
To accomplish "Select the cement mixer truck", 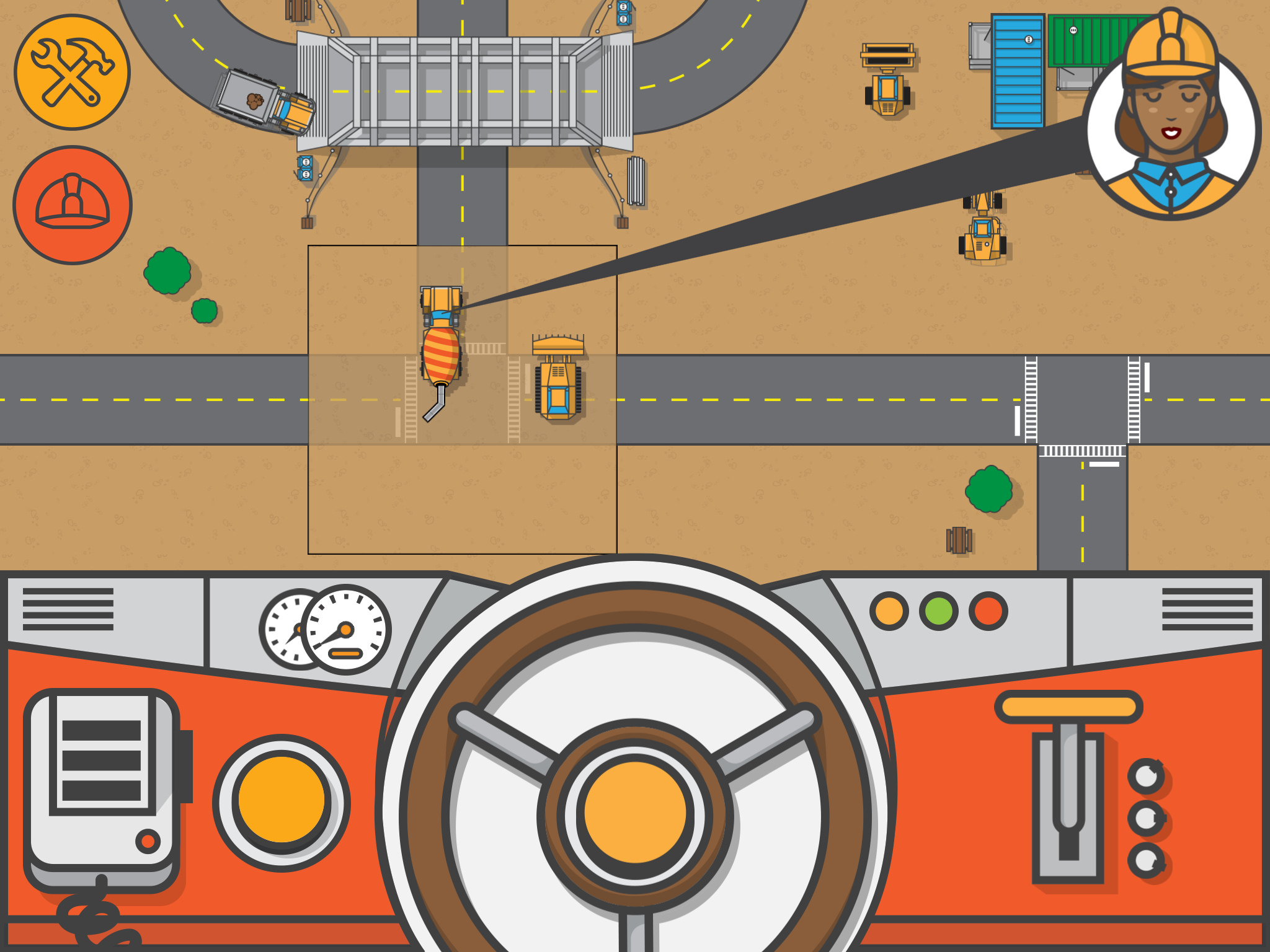I will 441,347.
